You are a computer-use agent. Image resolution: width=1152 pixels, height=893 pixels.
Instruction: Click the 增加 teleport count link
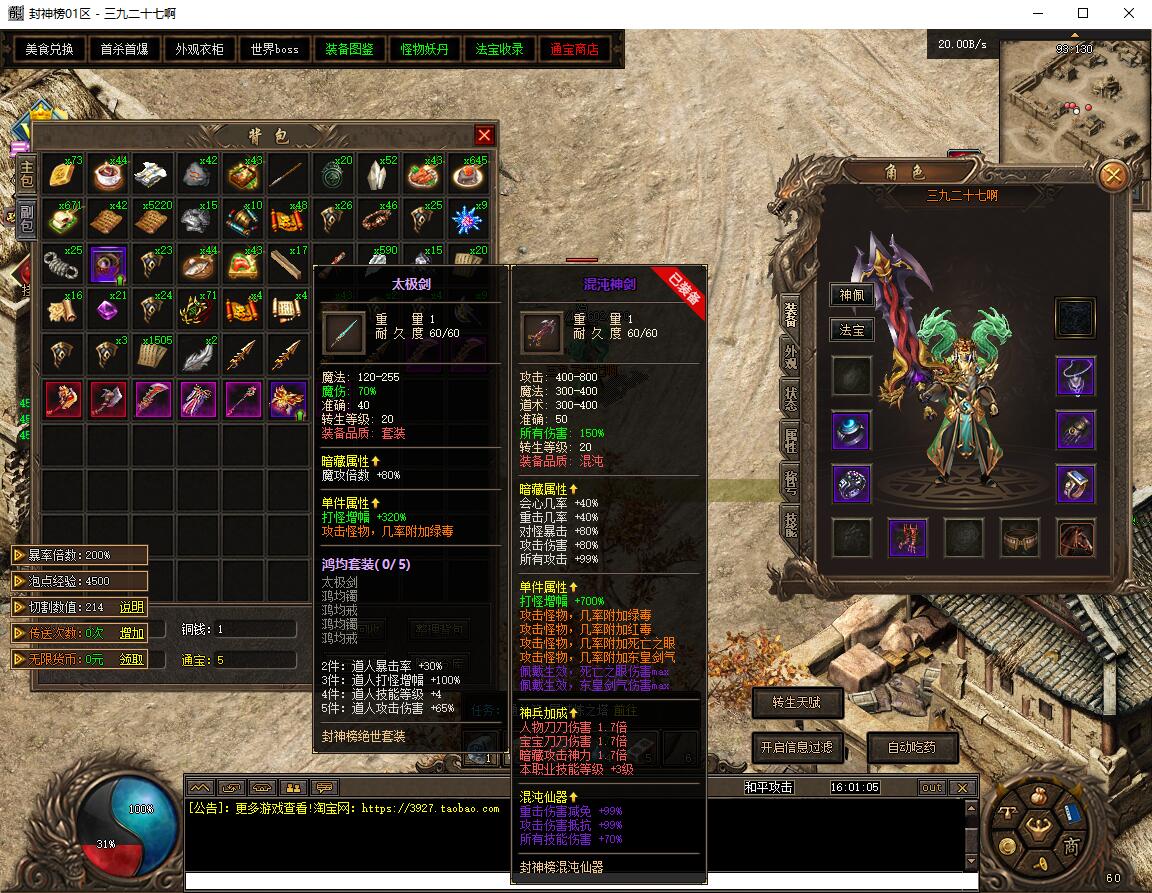[131, 633]
